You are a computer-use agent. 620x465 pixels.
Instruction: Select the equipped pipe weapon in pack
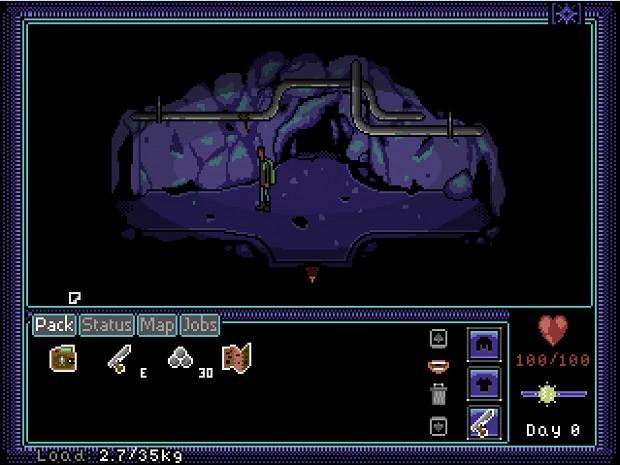pyautogui.click(x=118, y=359)
